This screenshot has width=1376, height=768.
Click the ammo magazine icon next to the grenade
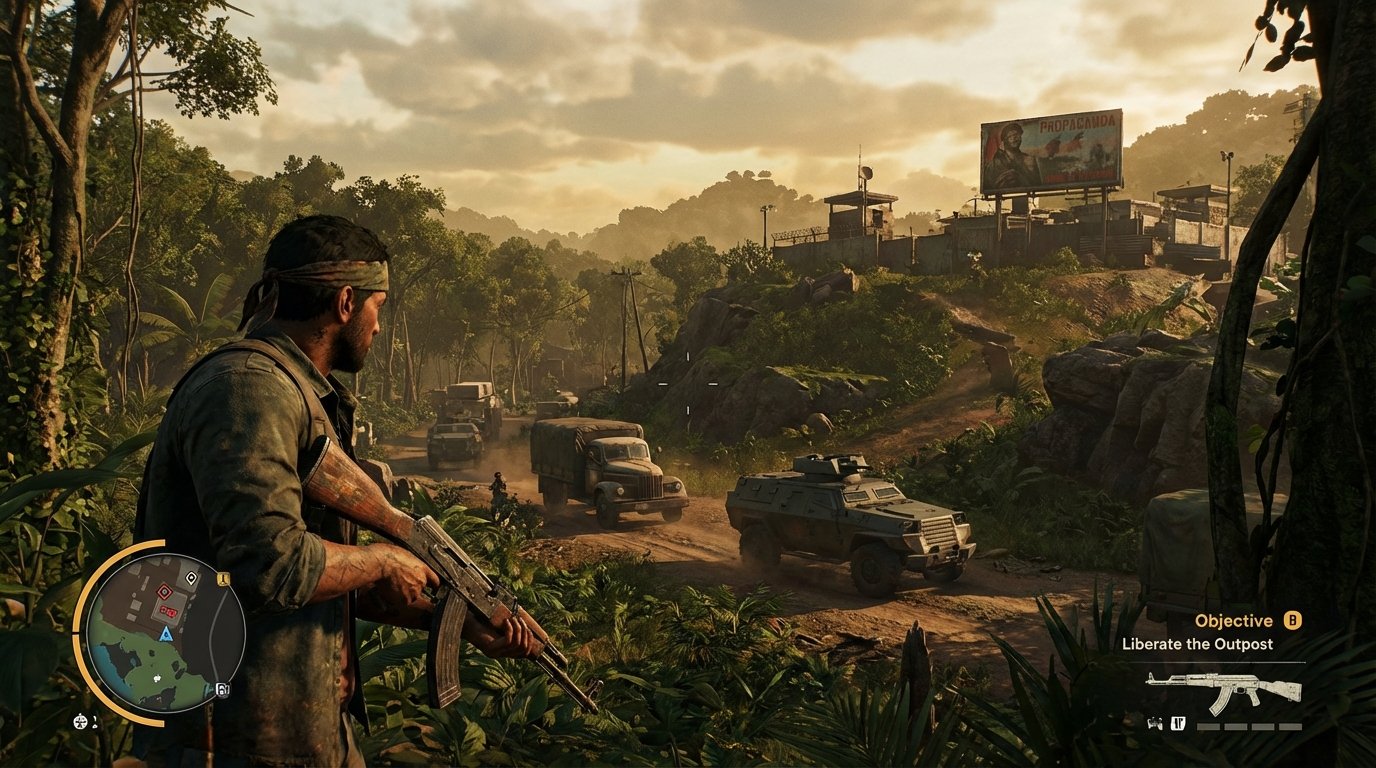pos(1178,723)
